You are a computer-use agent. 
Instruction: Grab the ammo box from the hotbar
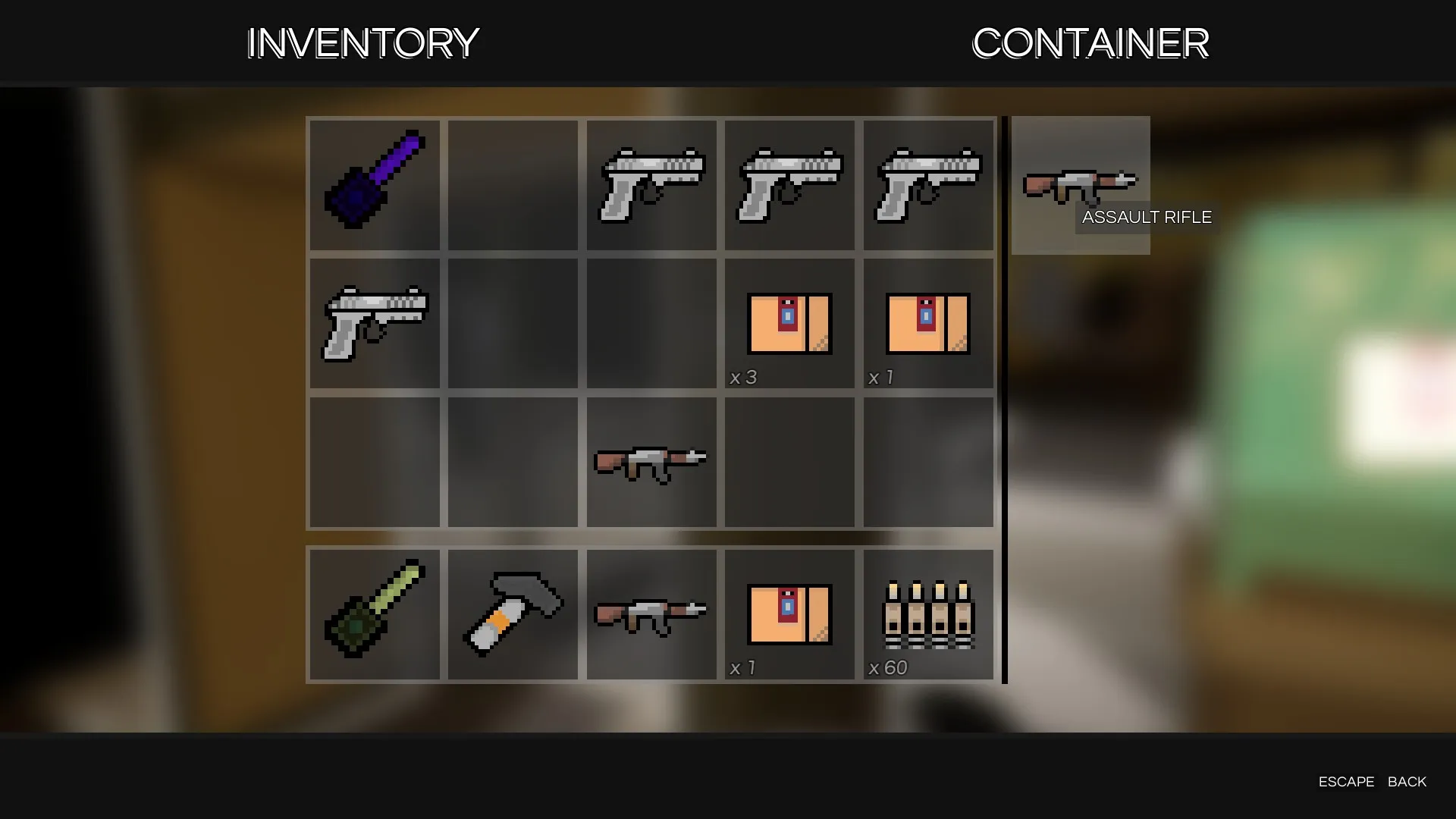pos(789,613)
